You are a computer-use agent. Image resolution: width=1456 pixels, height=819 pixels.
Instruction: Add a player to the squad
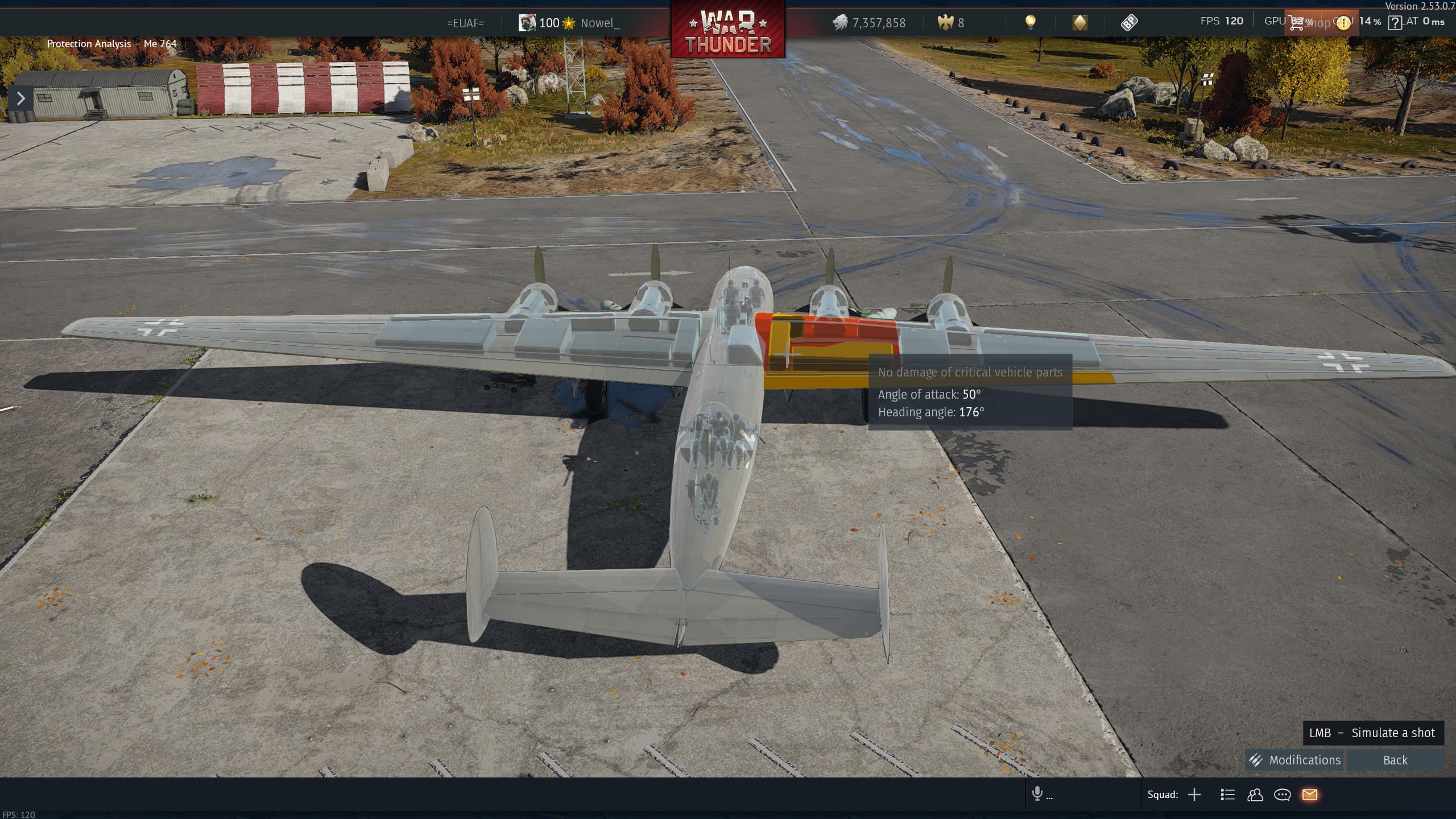coord(1194,795)
